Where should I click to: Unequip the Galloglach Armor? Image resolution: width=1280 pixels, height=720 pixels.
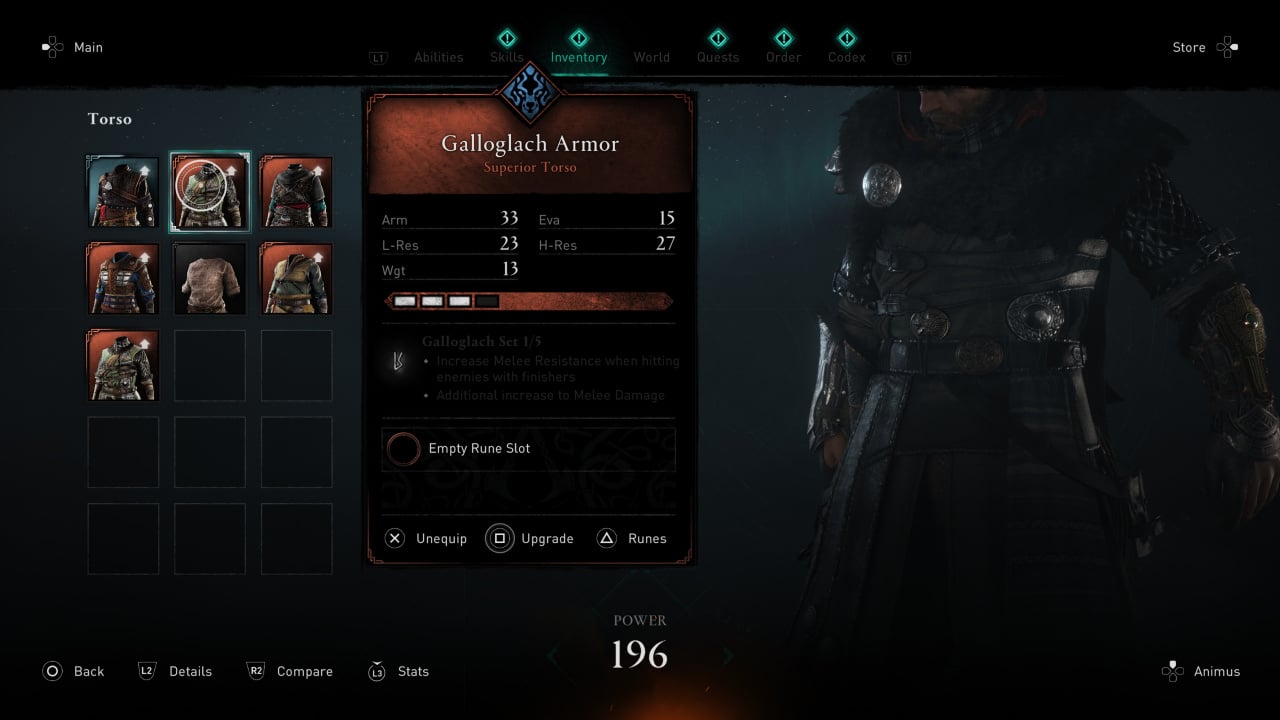427,539
